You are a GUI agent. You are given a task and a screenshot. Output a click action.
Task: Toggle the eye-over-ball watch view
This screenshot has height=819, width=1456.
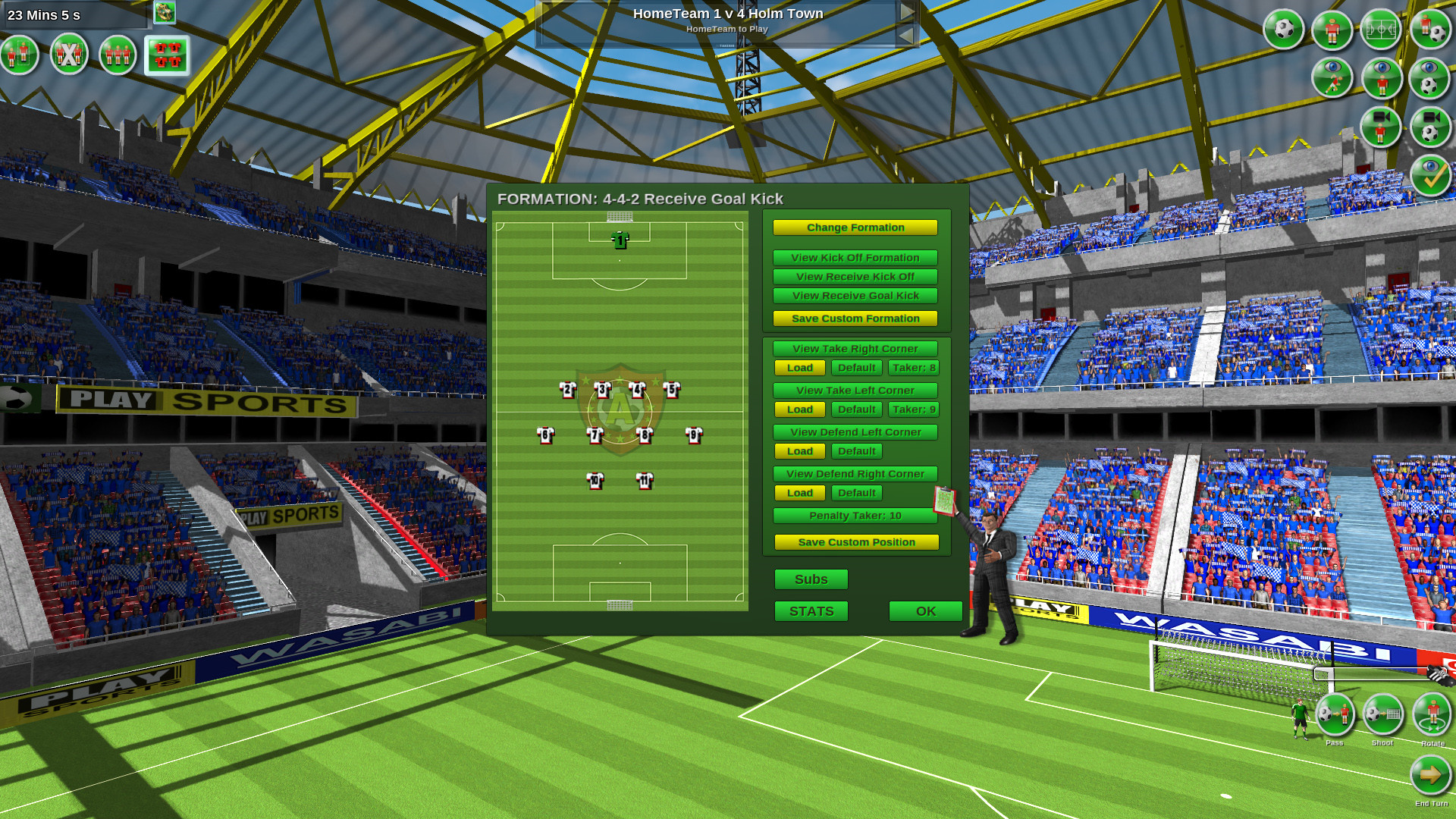click(1430, 78)
